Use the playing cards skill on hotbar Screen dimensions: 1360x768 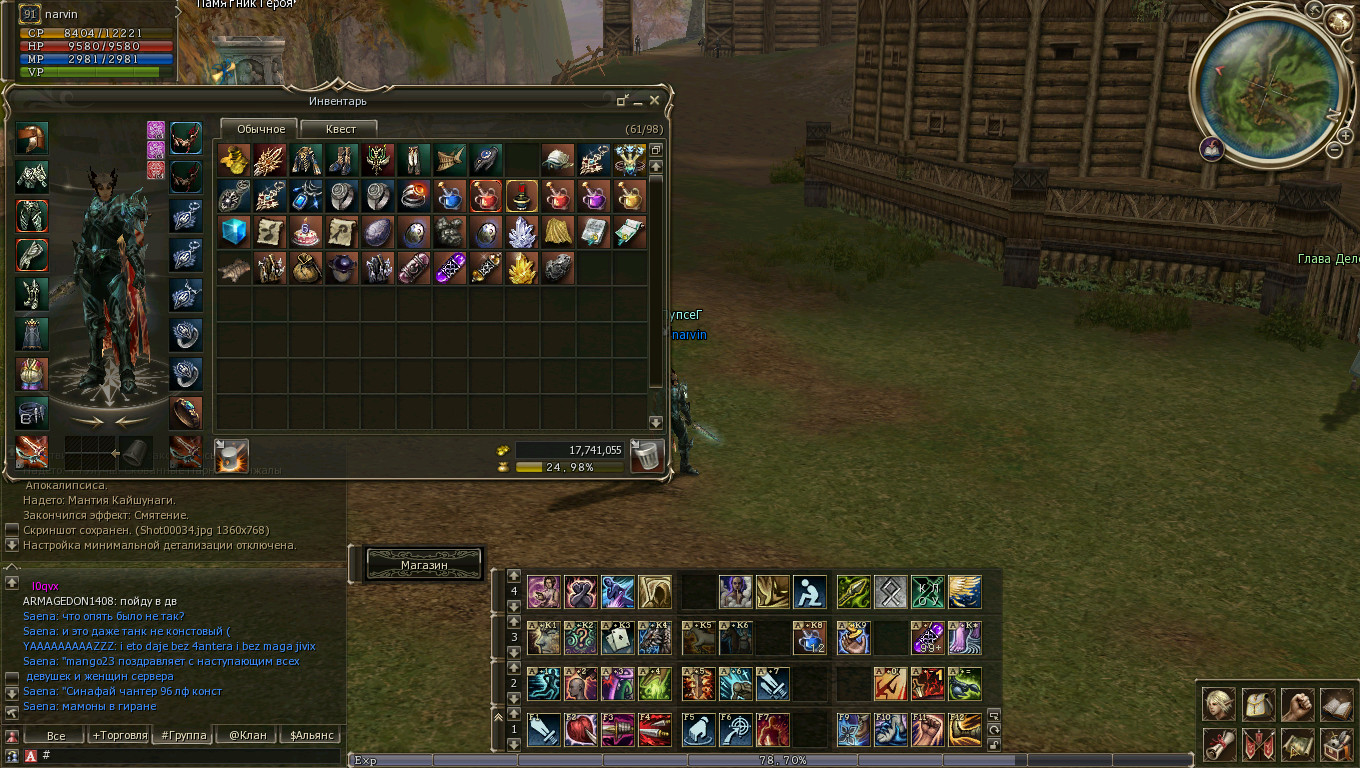[618, 638]
